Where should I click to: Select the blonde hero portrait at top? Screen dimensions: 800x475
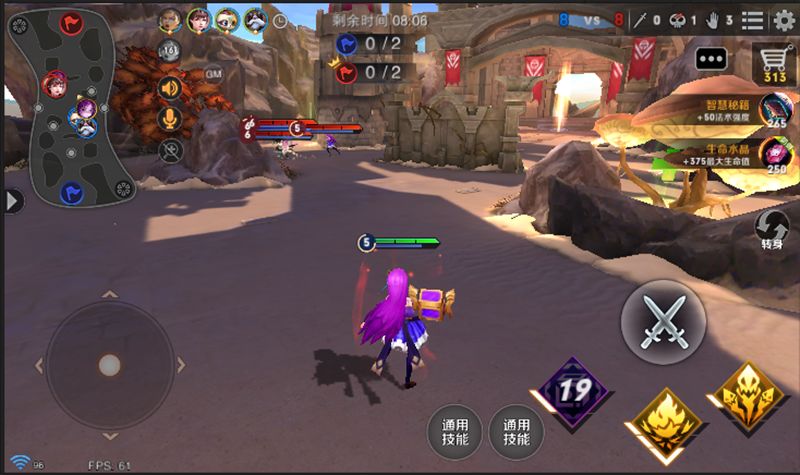(x=170, y=19)
